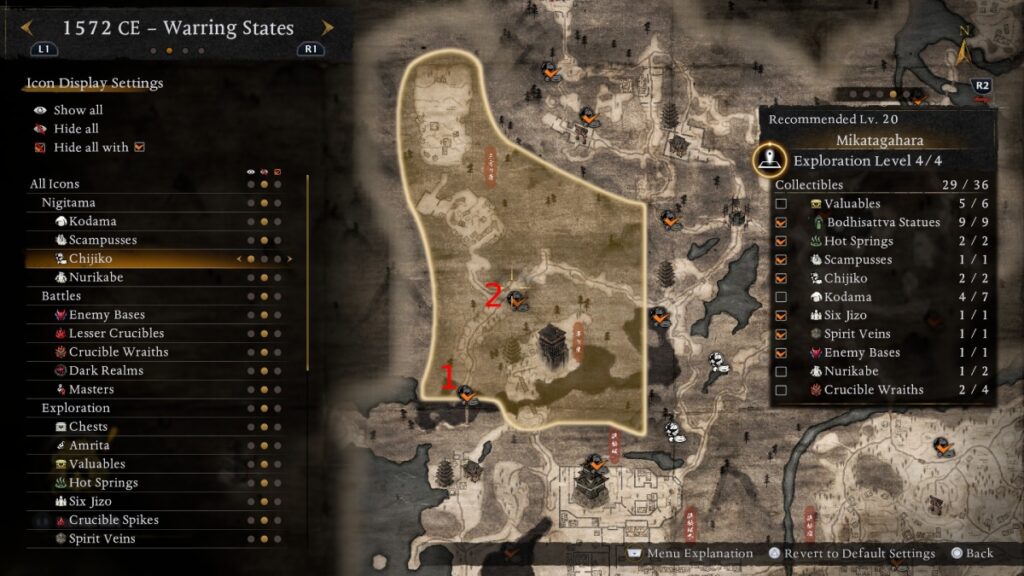Image resolution: width=1024 pixels, height=576 pixels.
Task: Pick the Amrita filter entry
Action: [x=89, y=445]
